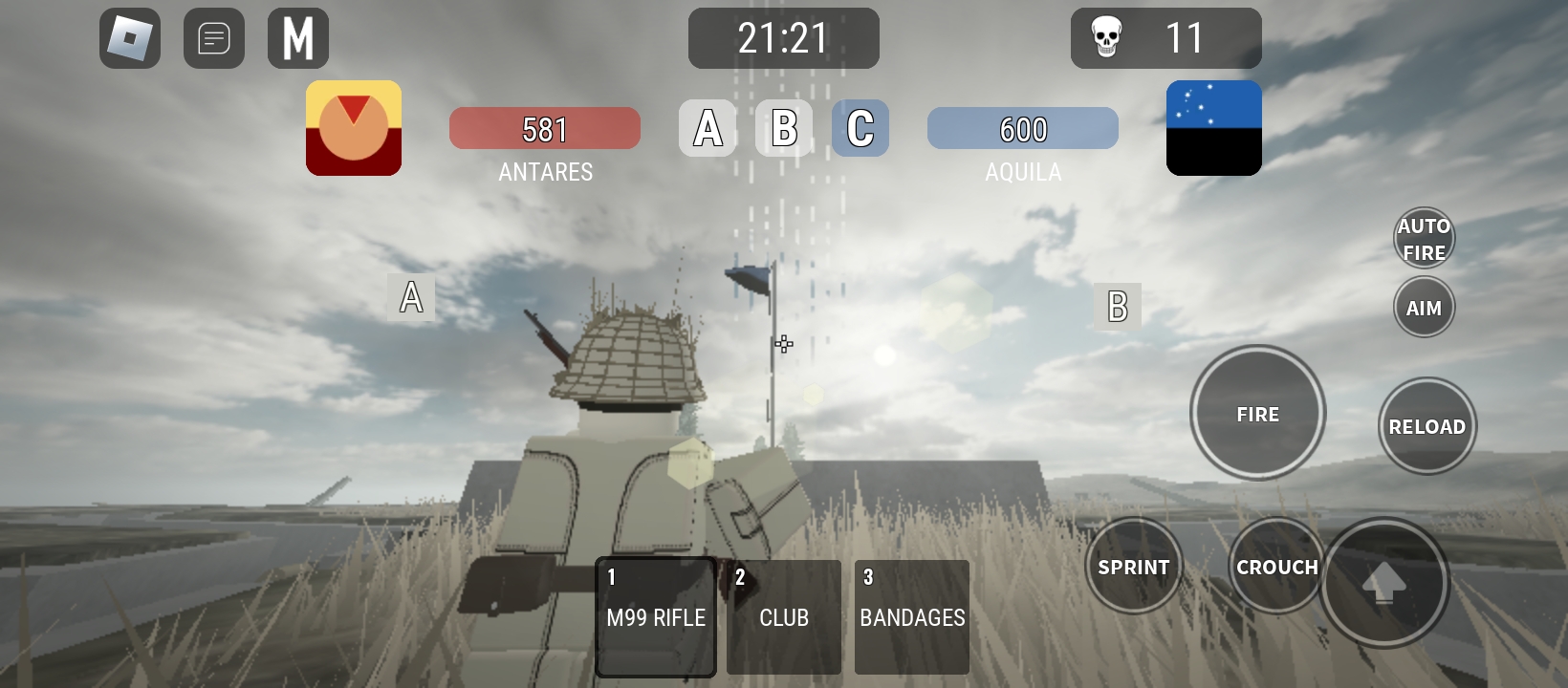Tap the jump arrow button
The width and height of the screenshot is (1568, 688).
(1383, 582)
